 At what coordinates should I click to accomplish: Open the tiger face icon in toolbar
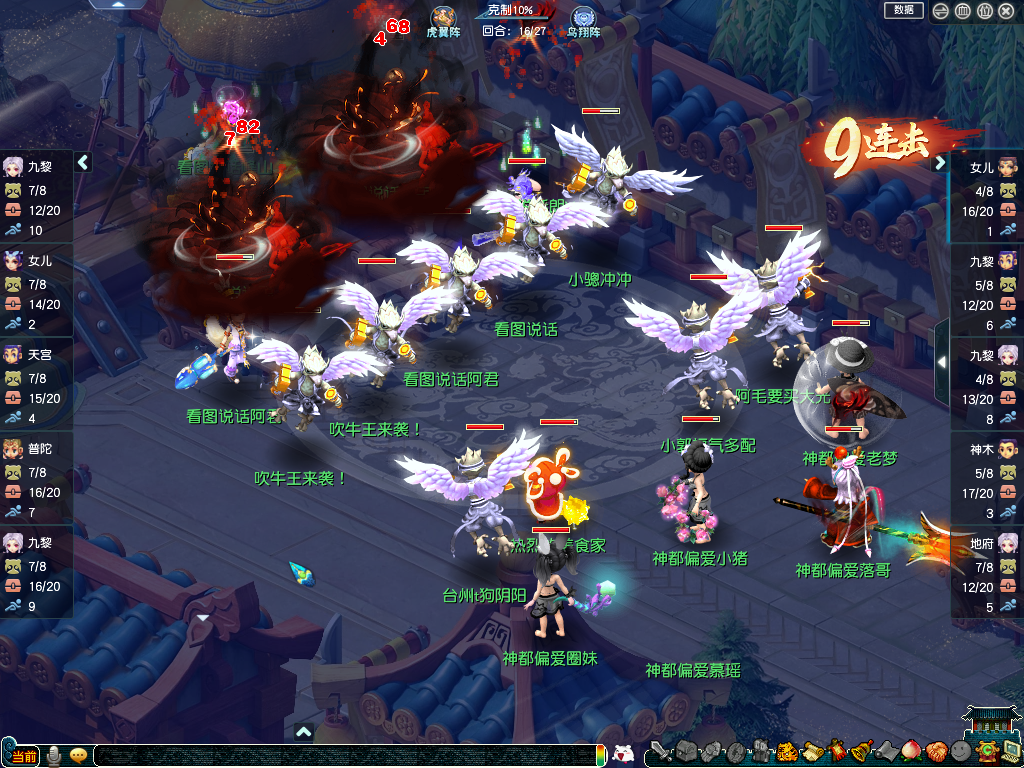tap(786, 750)
